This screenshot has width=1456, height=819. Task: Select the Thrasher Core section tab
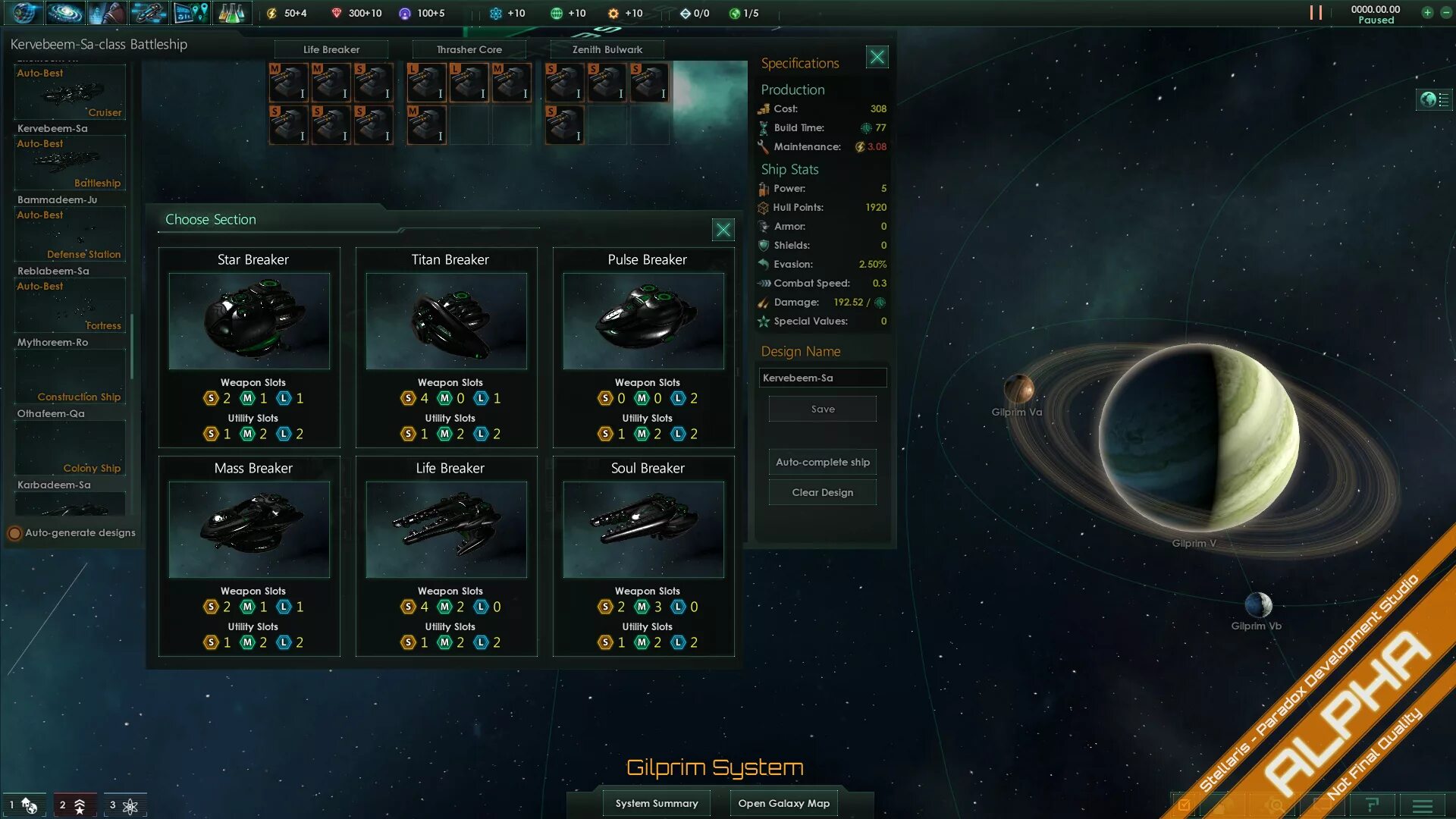pyautogui.click(x=469, y=49)
